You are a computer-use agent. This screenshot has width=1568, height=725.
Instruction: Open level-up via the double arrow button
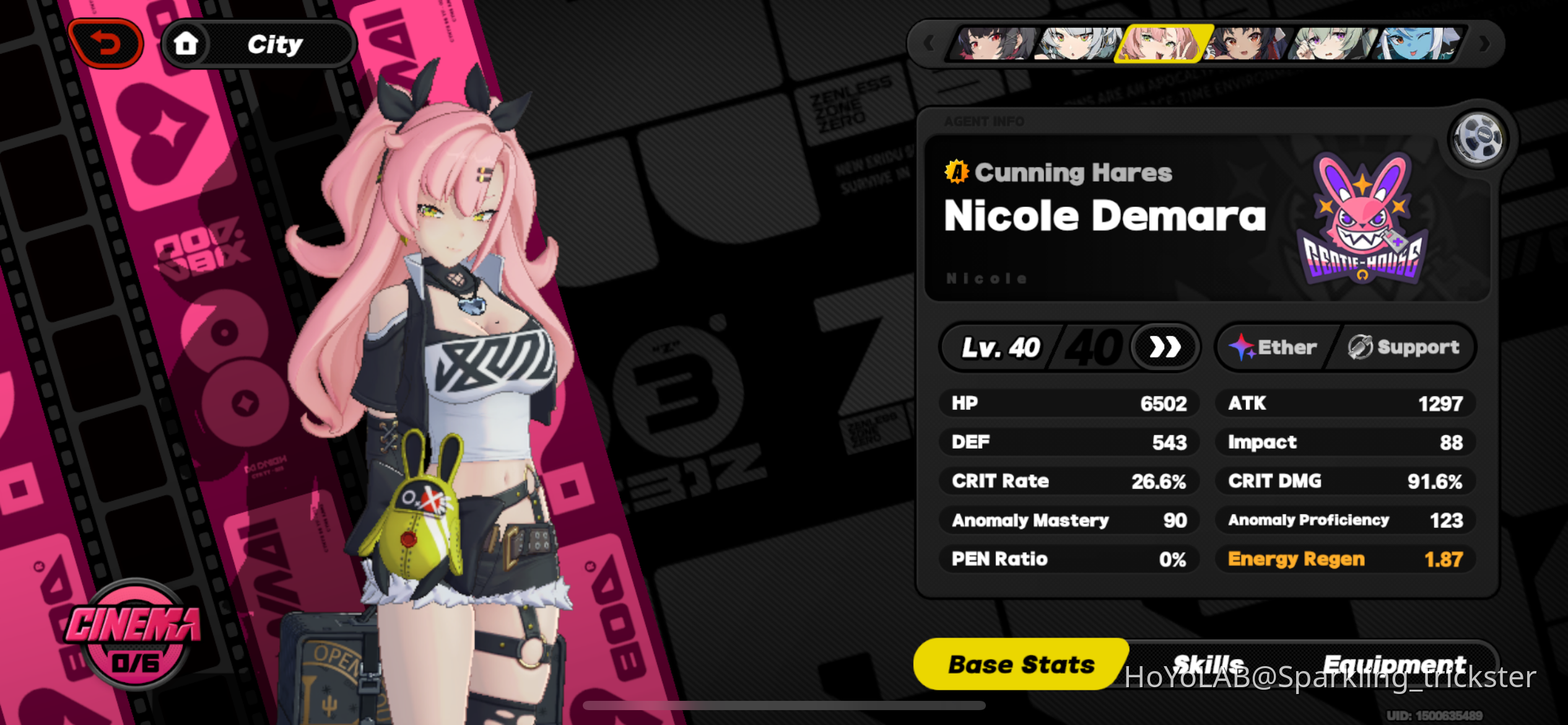[1164, 348]
